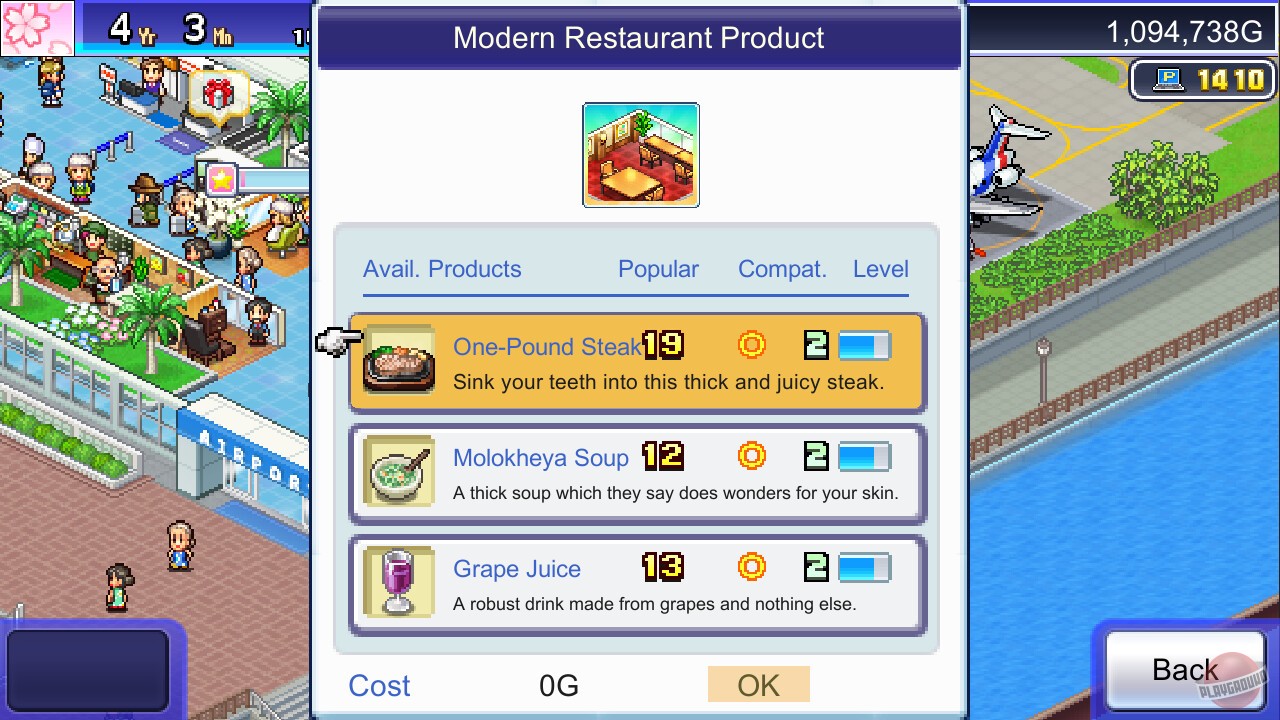Click the coin icon beside Grape Juice
The image size is (1280, 720).
(x=751, y=567)
